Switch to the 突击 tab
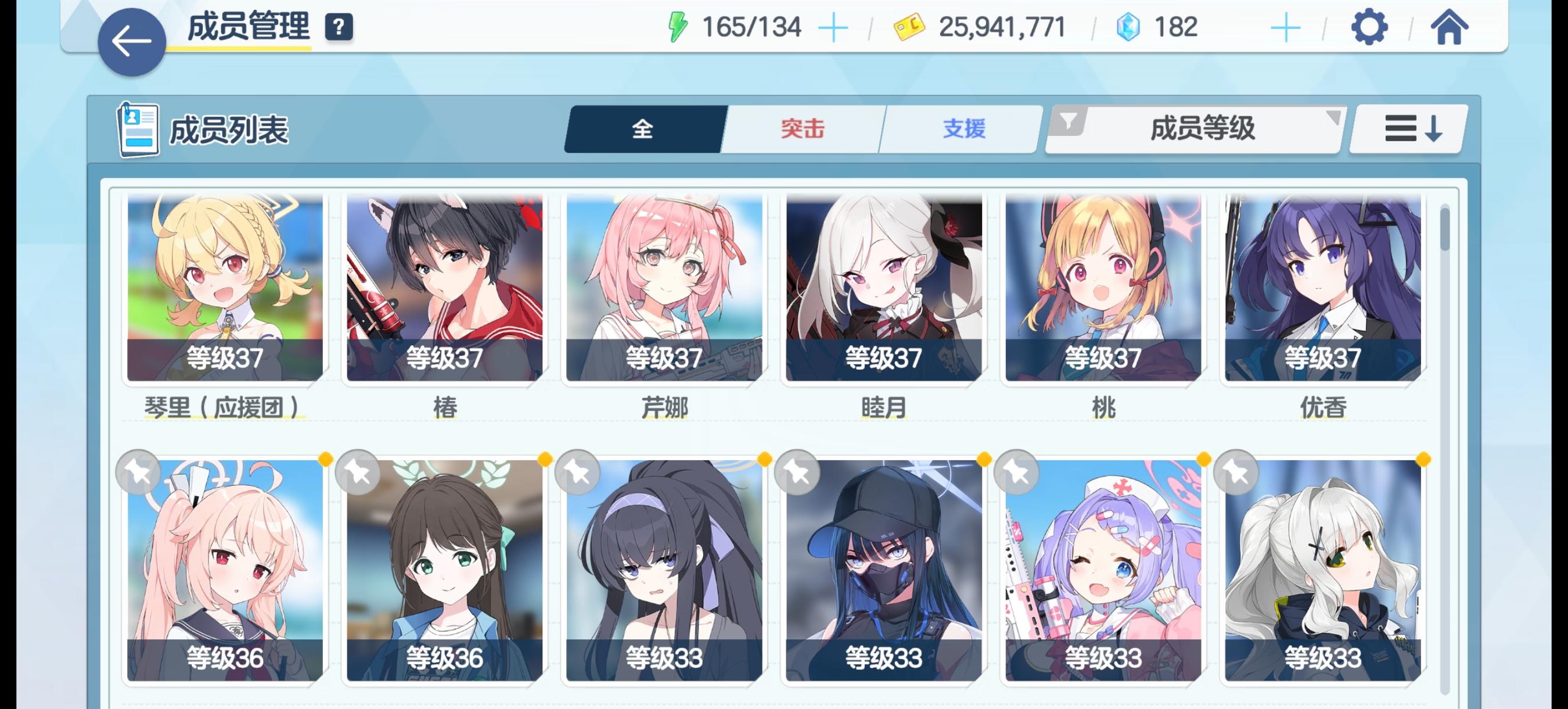 pyautogui.click(x=801, y=129)
